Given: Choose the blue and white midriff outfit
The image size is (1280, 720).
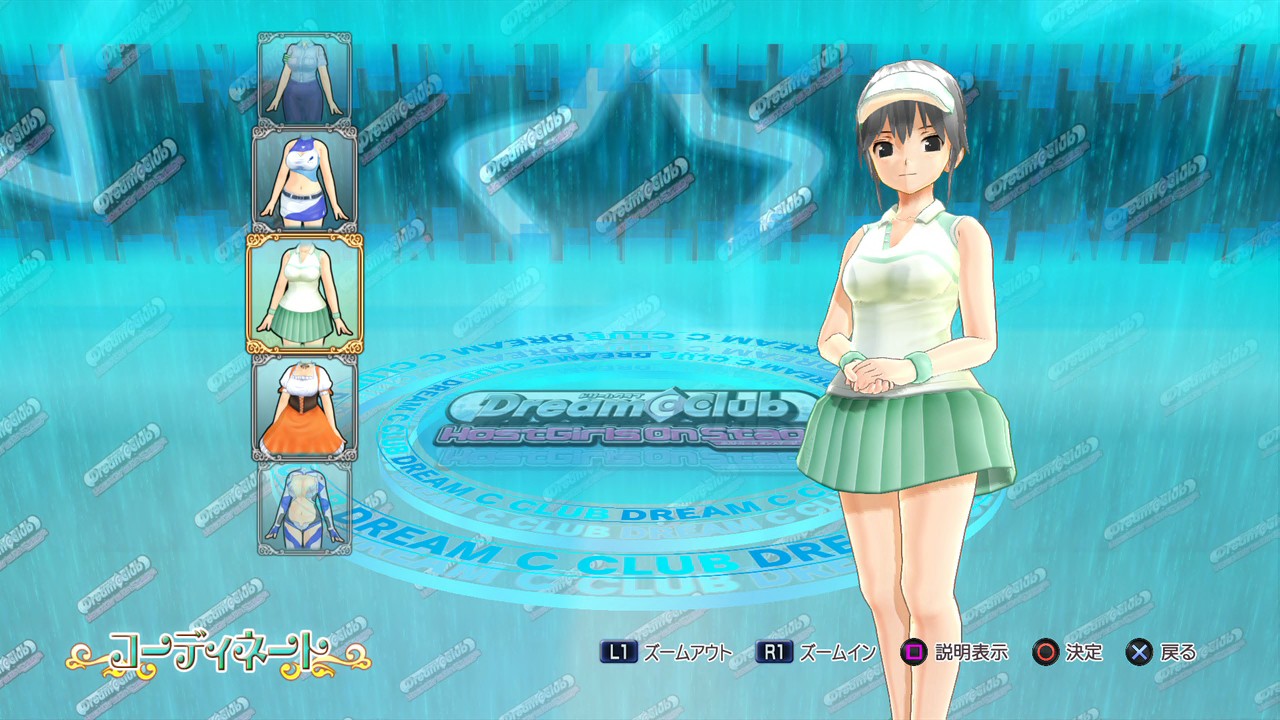Looking at the screenshot, I should point(305,180).
